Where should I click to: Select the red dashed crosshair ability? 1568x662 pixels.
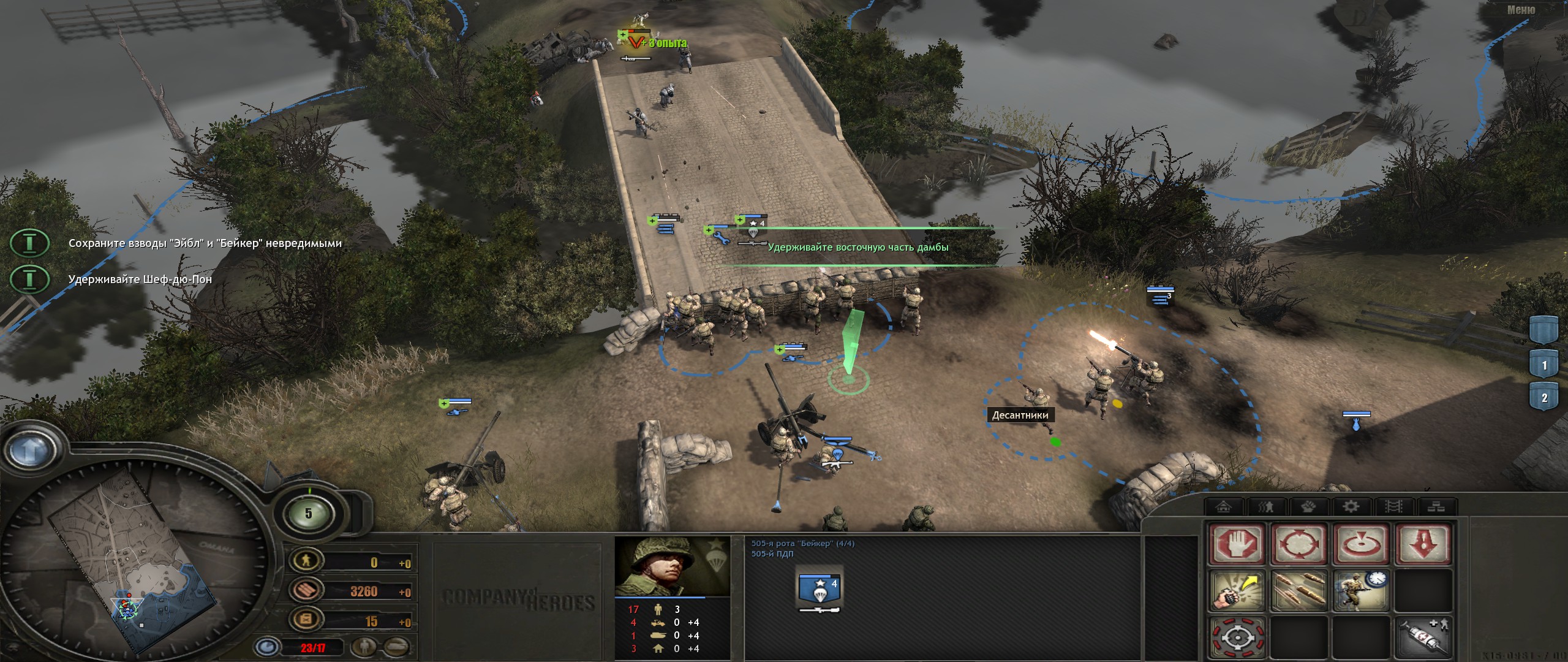point(1237,637)
